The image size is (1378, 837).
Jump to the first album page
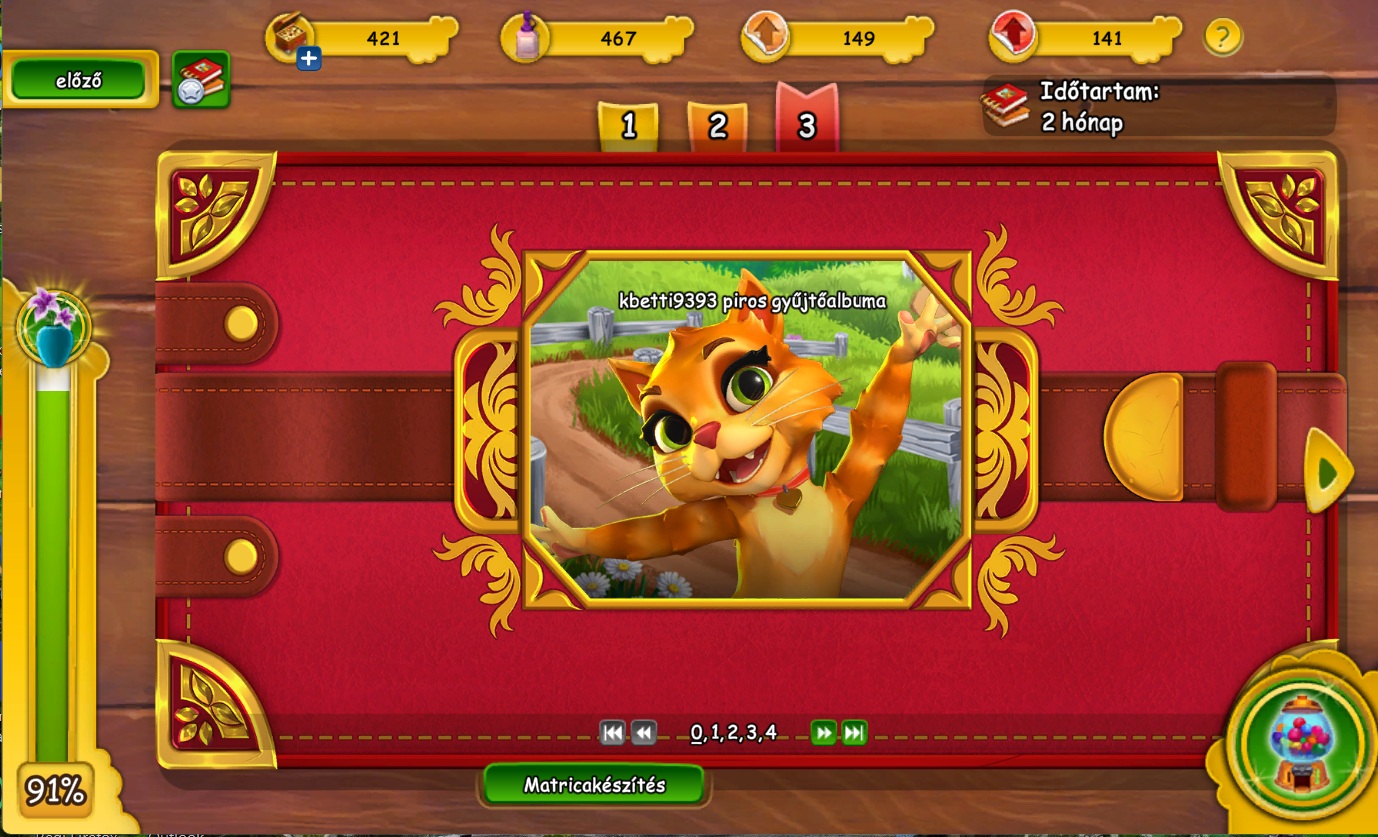pos(612,733)
